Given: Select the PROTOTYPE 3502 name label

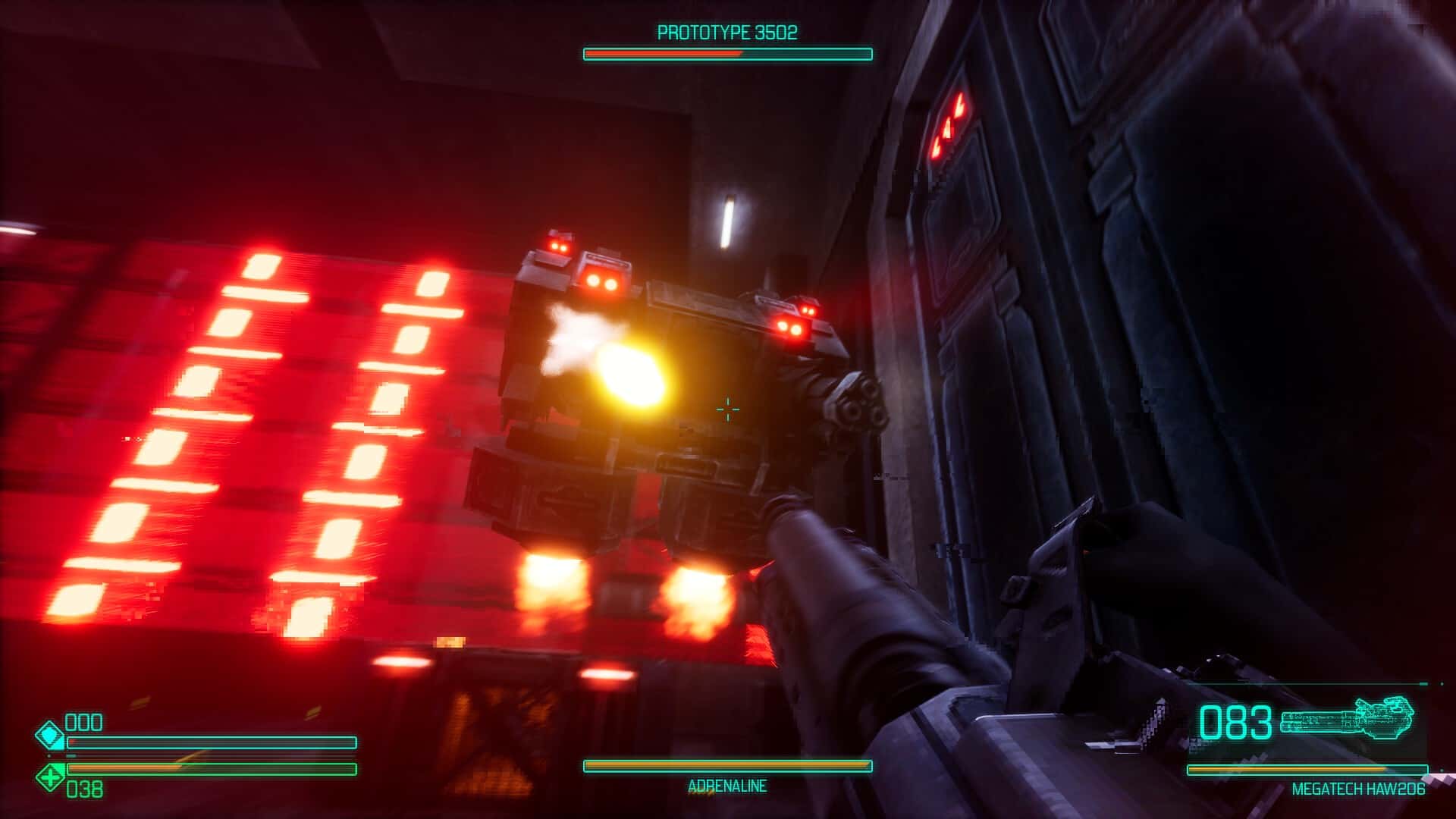Looking at the screenshot, I should 726,32.
